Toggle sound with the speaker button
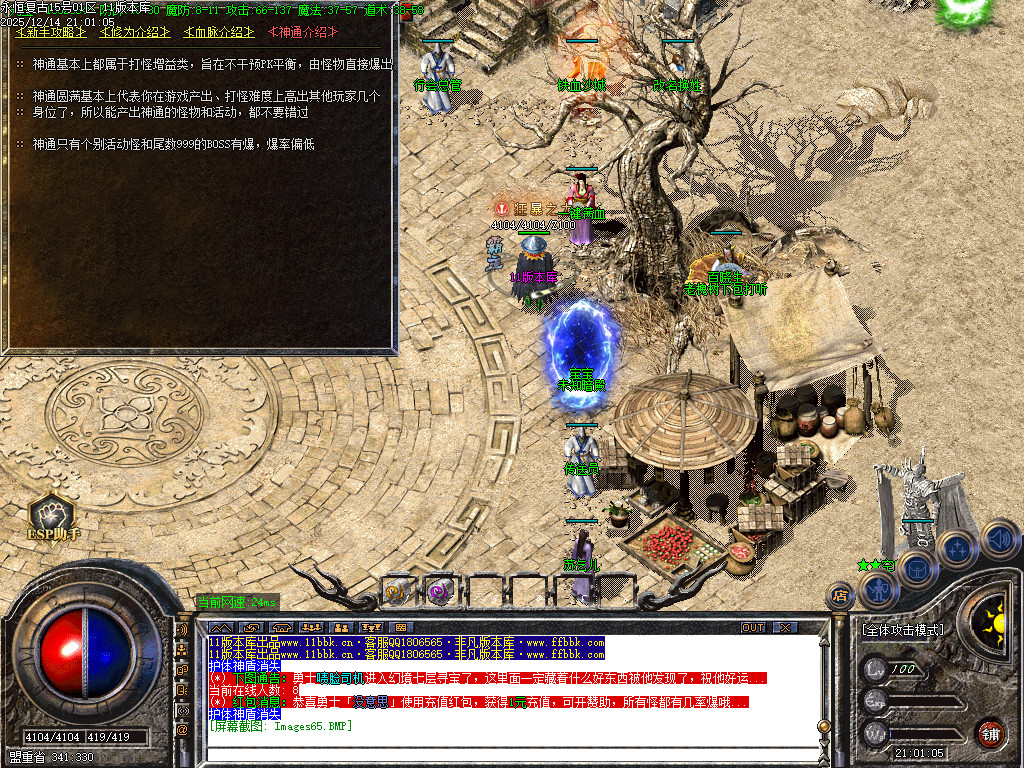Viewport: 1024px width, 768px height. (999, 539)
